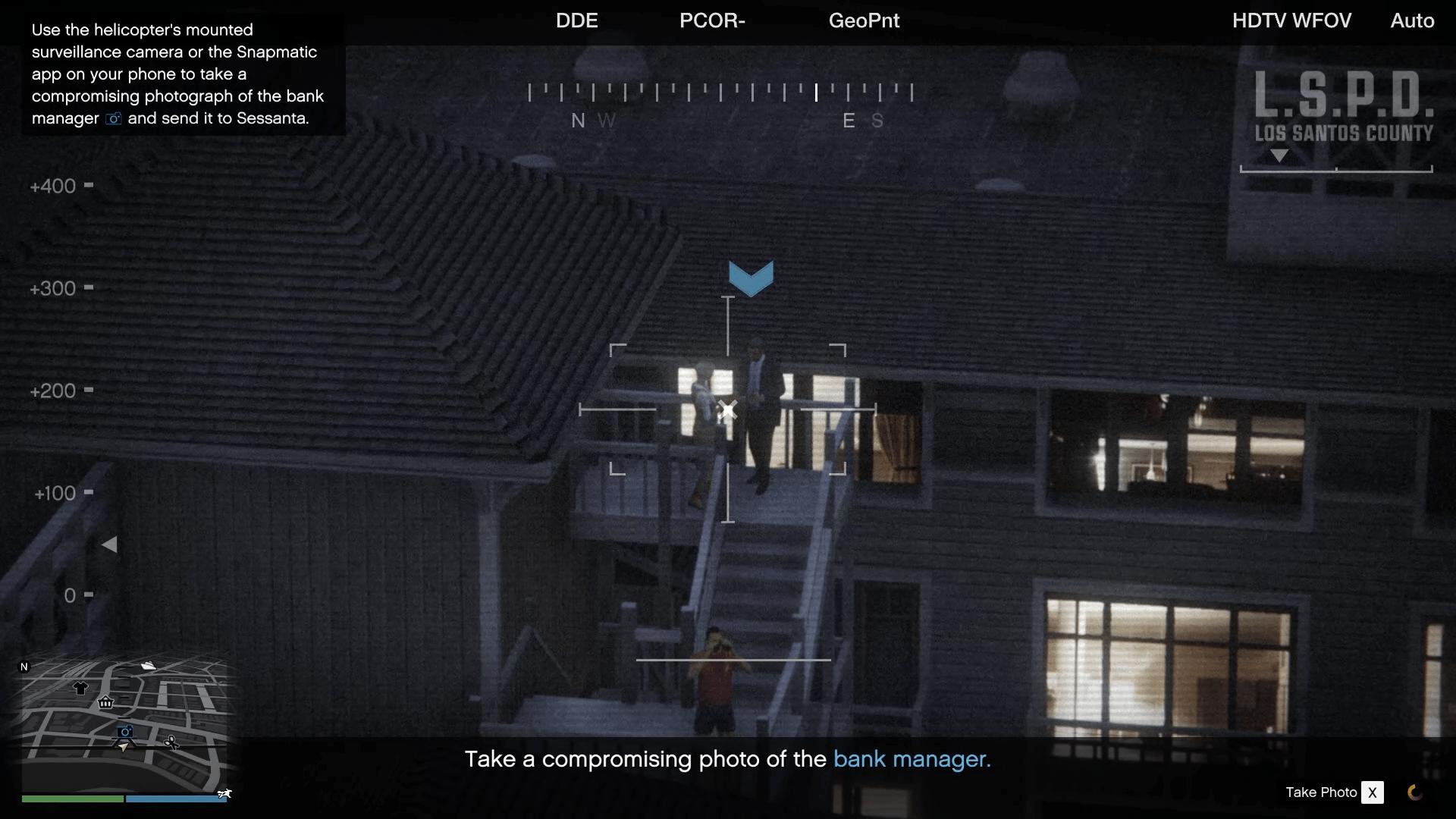Select the camera tripod blip on the minimap

click(124, 733)
